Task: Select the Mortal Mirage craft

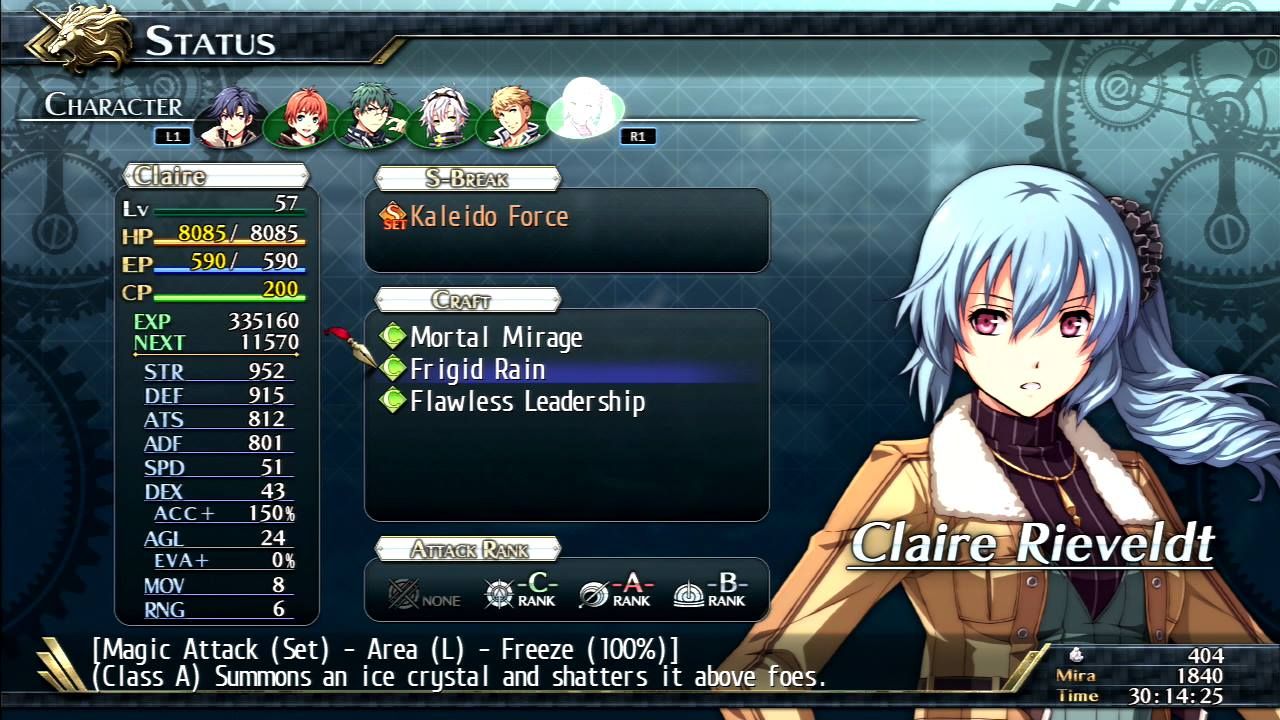Action: [x=497, y=337]
